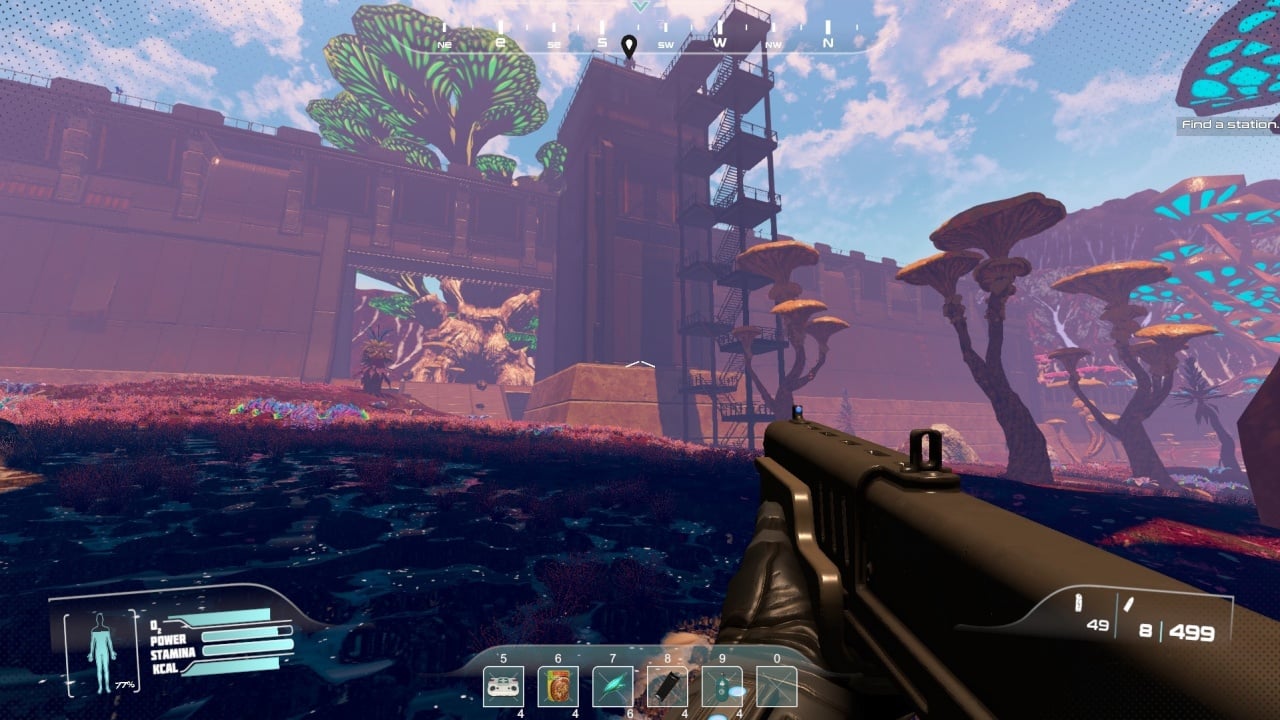Click the black waypoint marker on the compass
This screenshot has width=1280, height=720.
pos(629,46)
